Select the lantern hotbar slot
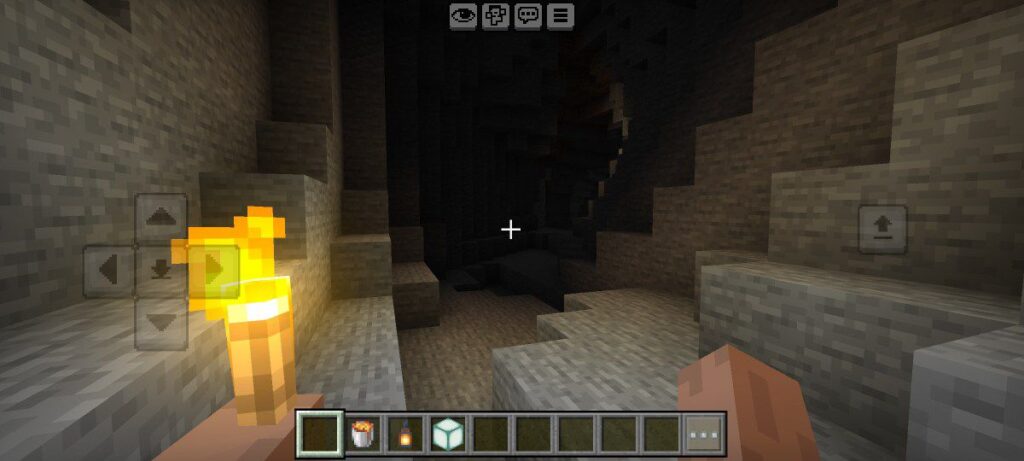Image resolution: width=1024 pixels, height=461 pixels. click(405, 434)
